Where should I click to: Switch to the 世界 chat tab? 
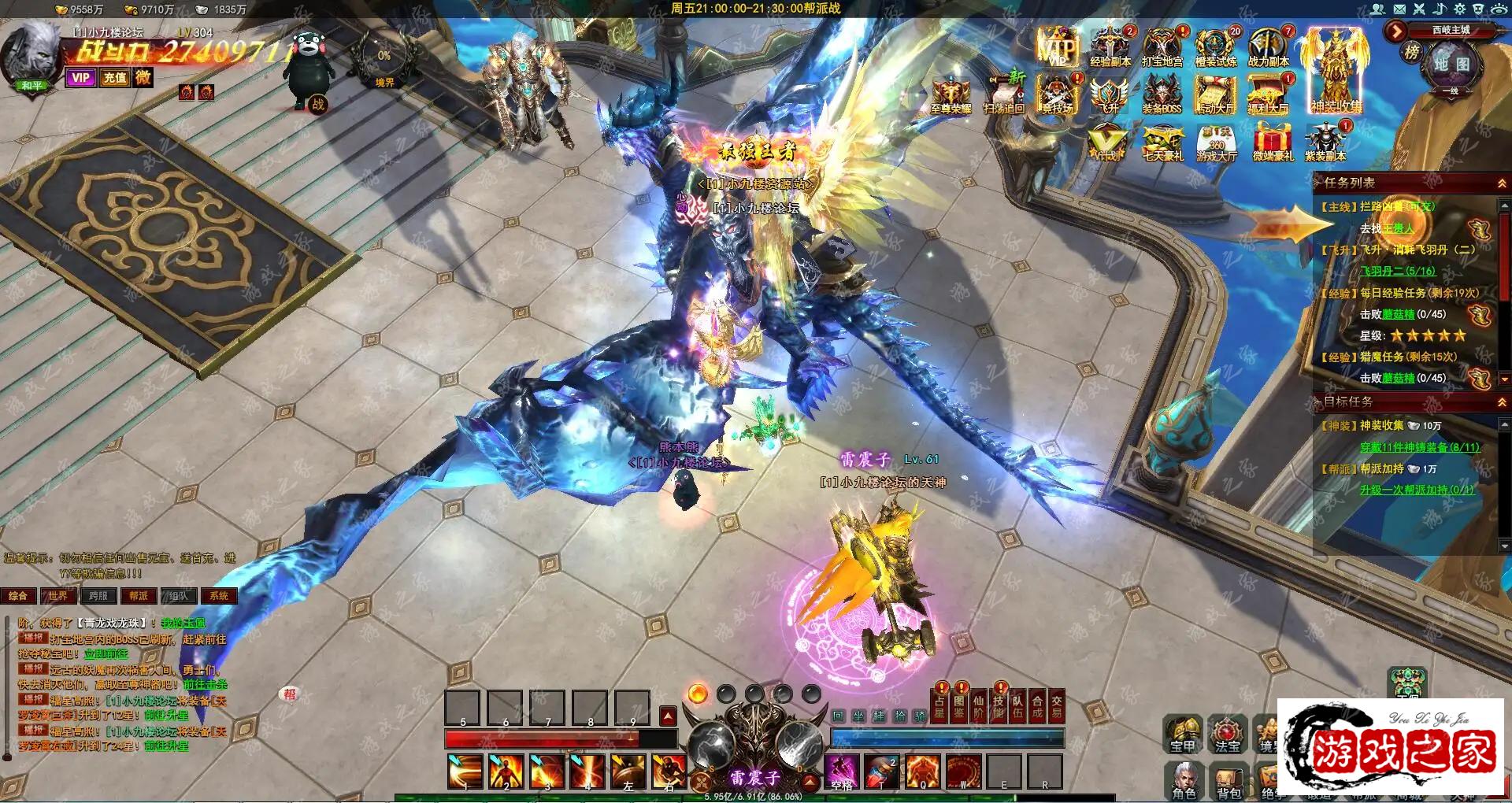(x=58, y=596)
